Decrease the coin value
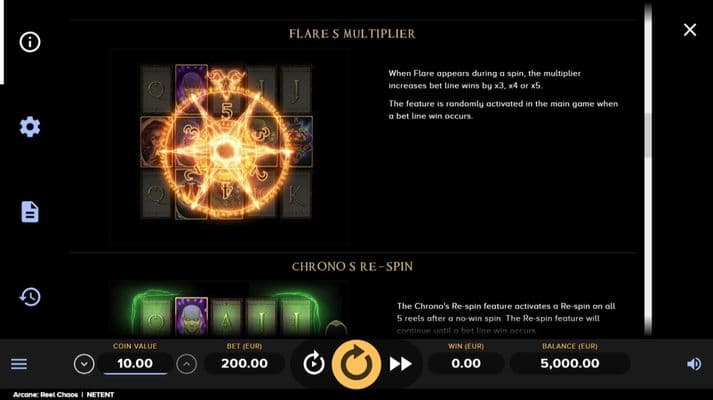 84,364
